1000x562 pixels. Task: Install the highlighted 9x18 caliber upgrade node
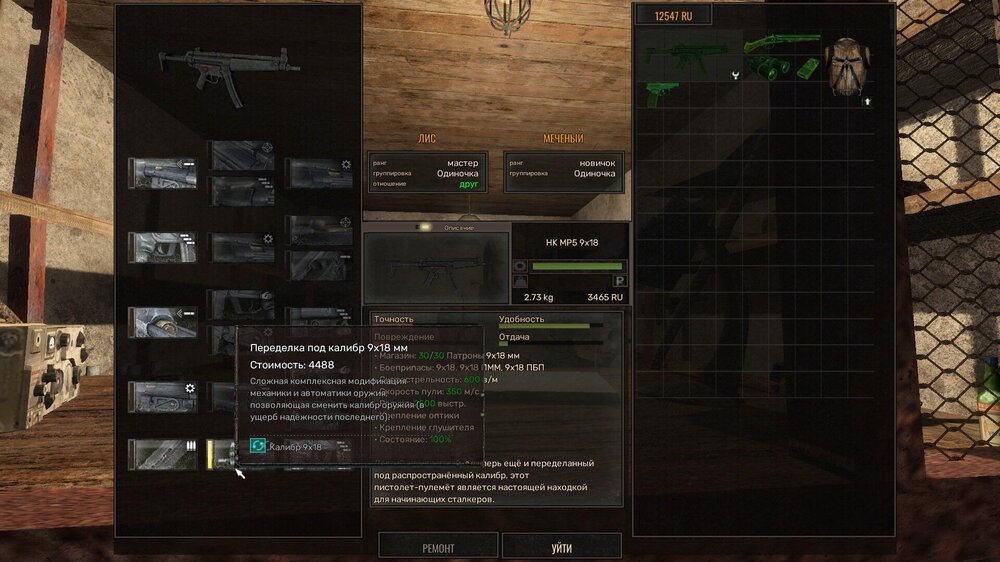click(219, 454)
